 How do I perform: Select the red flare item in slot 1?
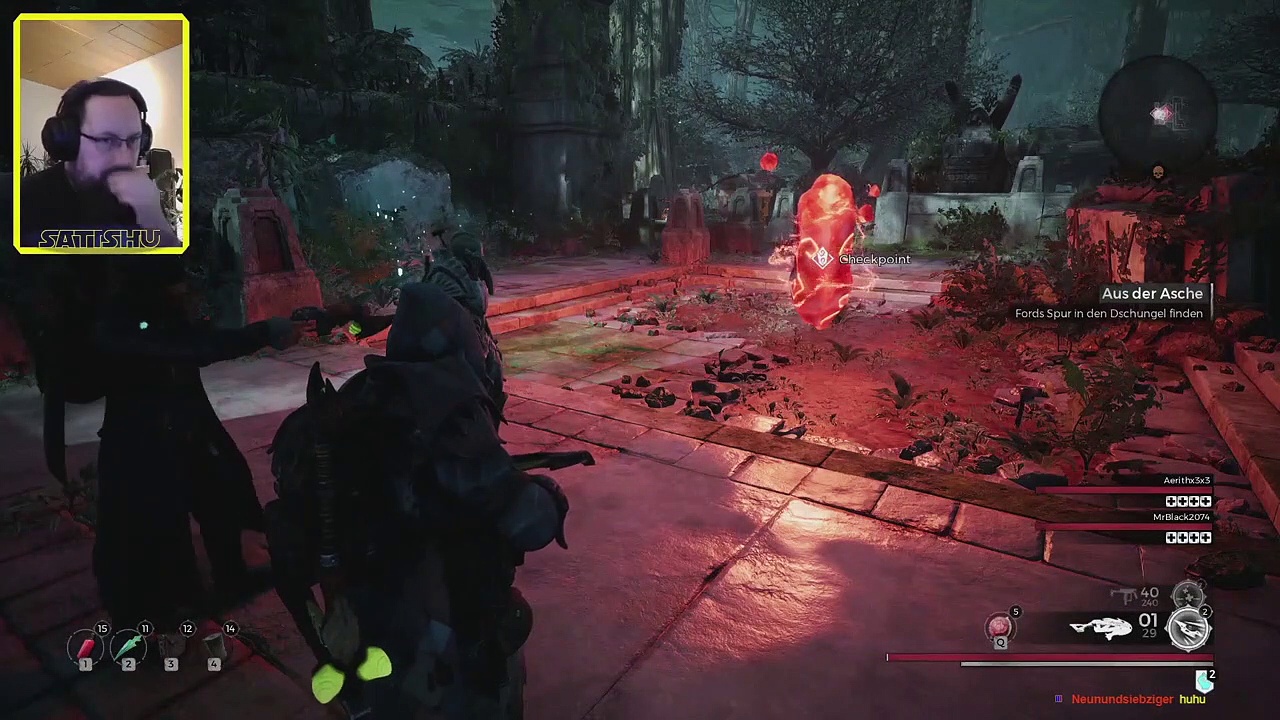(x=86, y=647)
